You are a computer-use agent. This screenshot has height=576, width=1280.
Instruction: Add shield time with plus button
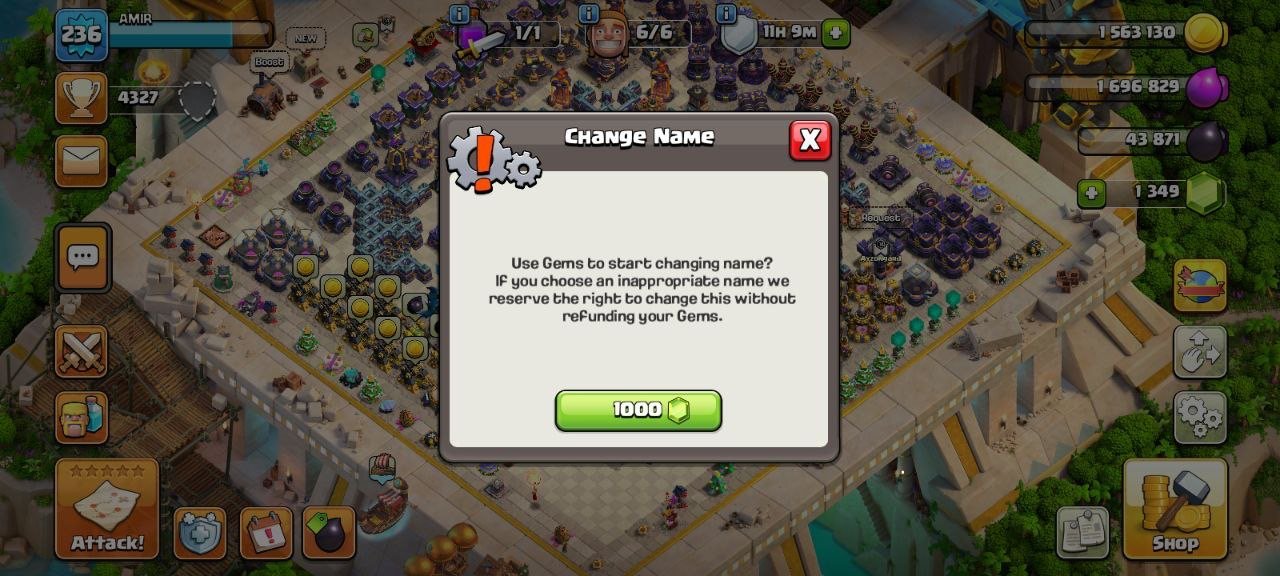(x=836, y=33)
